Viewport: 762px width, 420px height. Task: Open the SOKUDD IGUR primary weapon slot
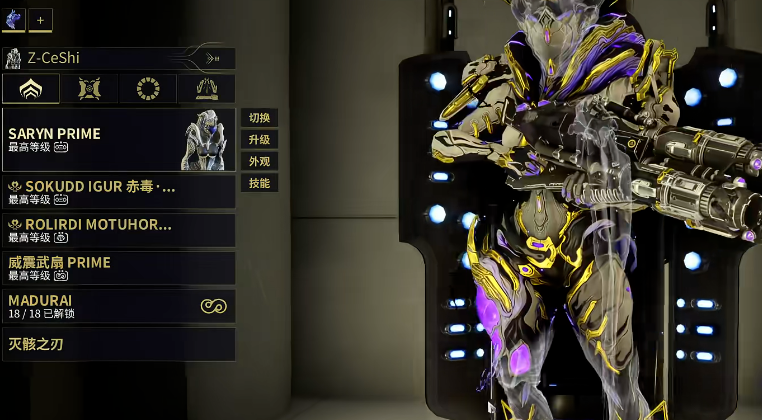tap(118, 192)
